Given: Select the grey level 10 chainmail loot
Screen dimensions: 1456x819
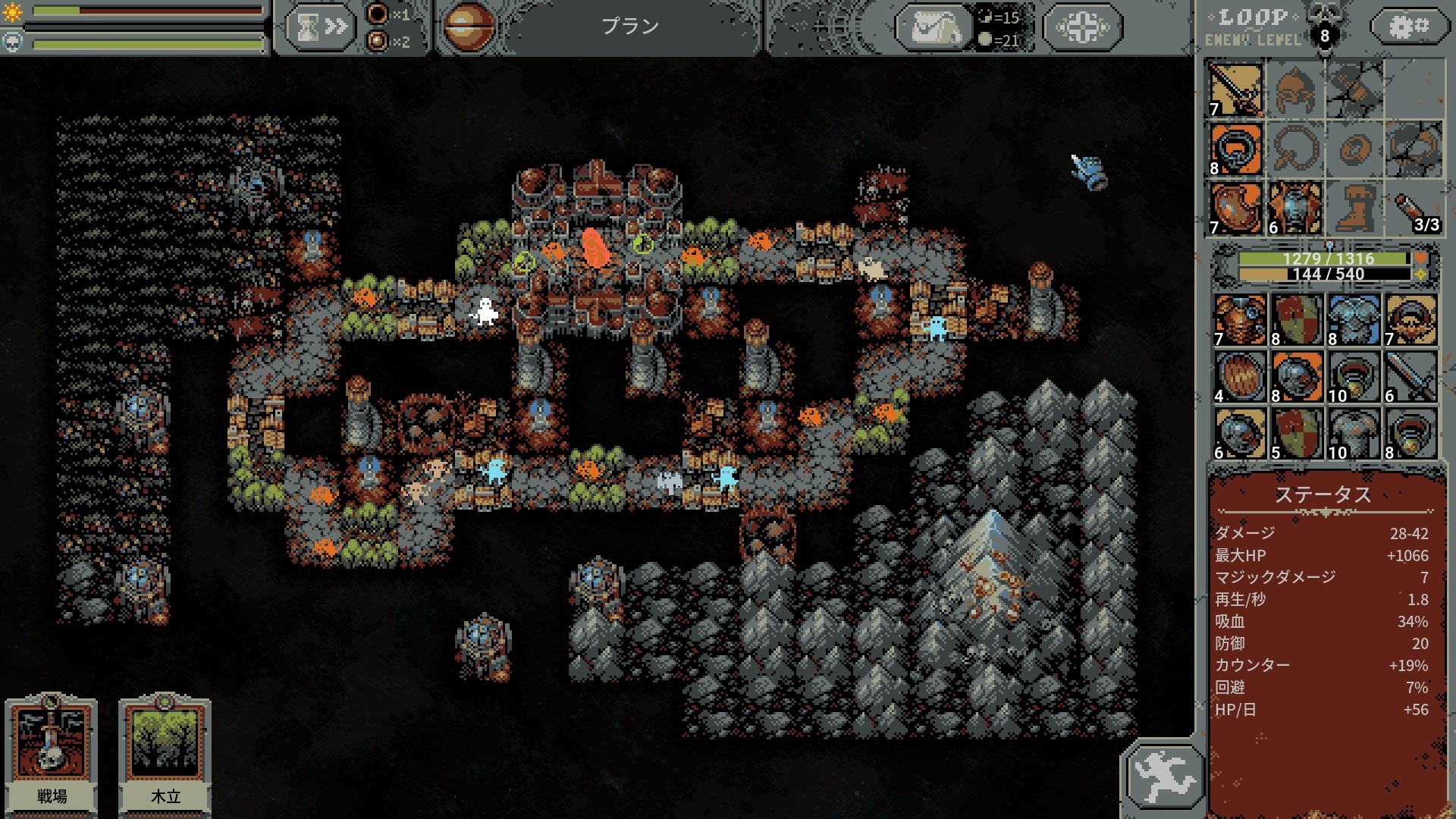Looking at the screenshot, I should click(1354, 434).
